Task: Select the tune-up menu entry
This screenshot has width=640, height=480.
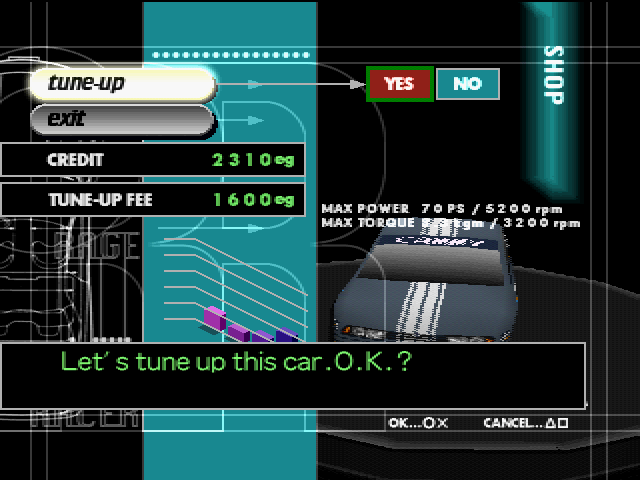Action: tap(122, 84)
